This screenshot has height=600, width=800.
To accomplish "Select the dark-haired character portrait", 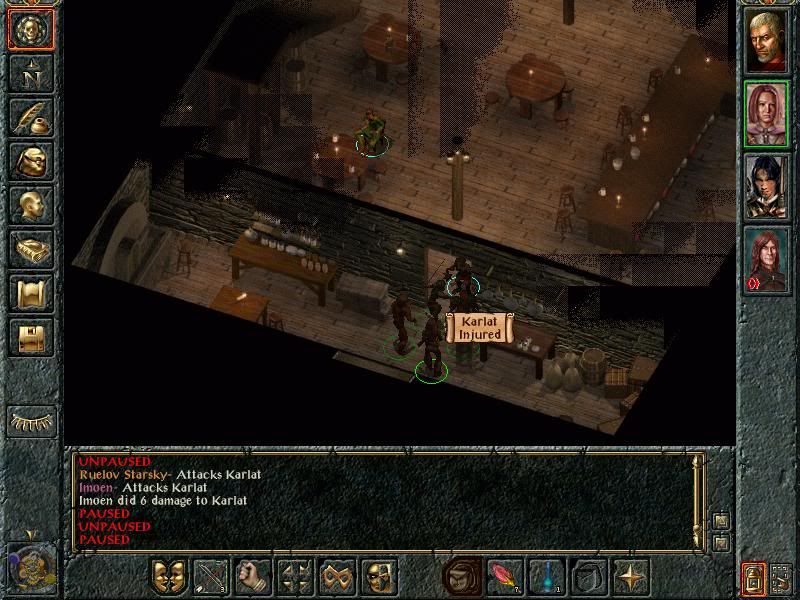I will (769, 187).
